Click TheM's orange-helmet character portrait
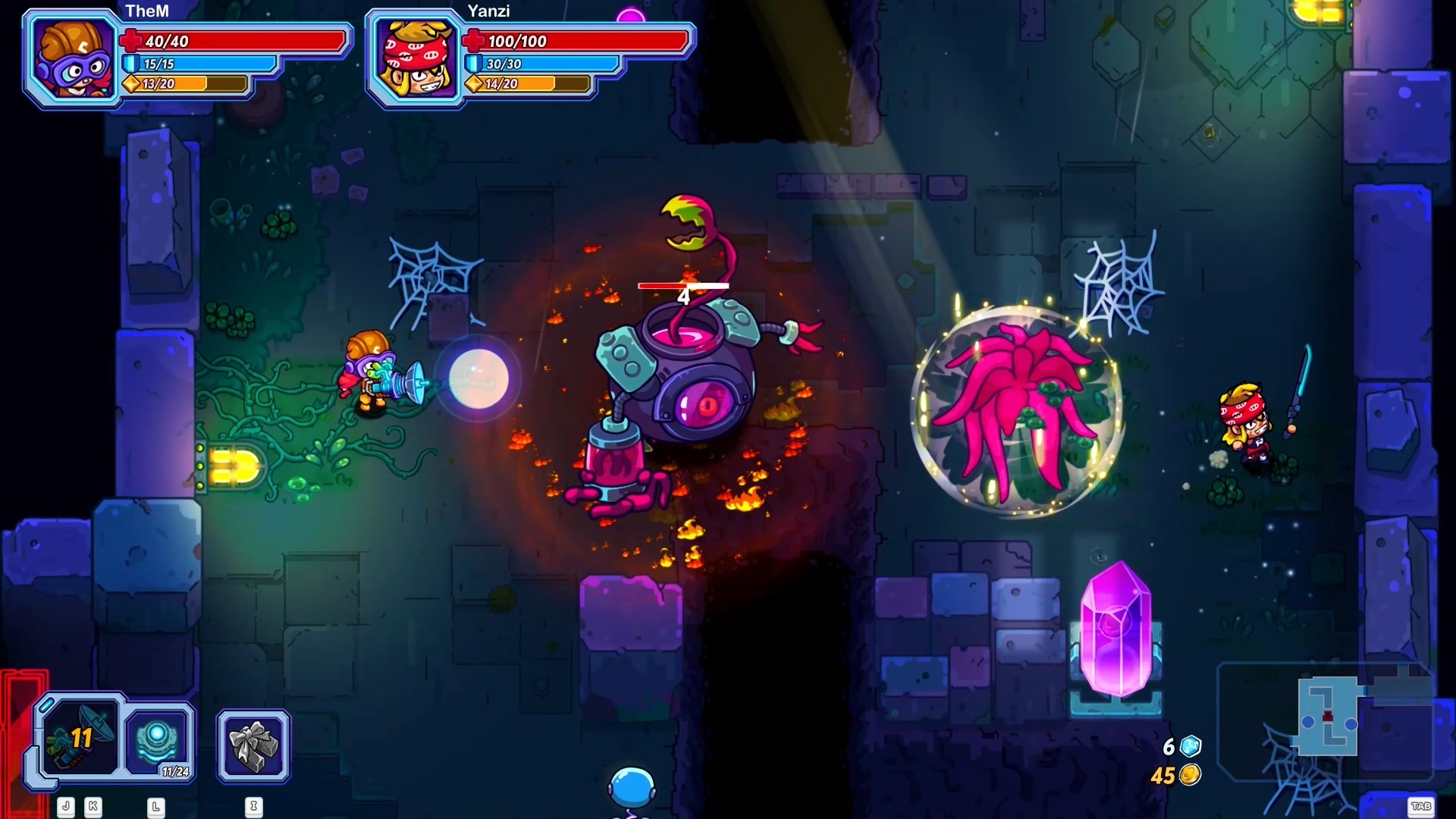The width and height of the screenshot is (1456, 819). 71,57
